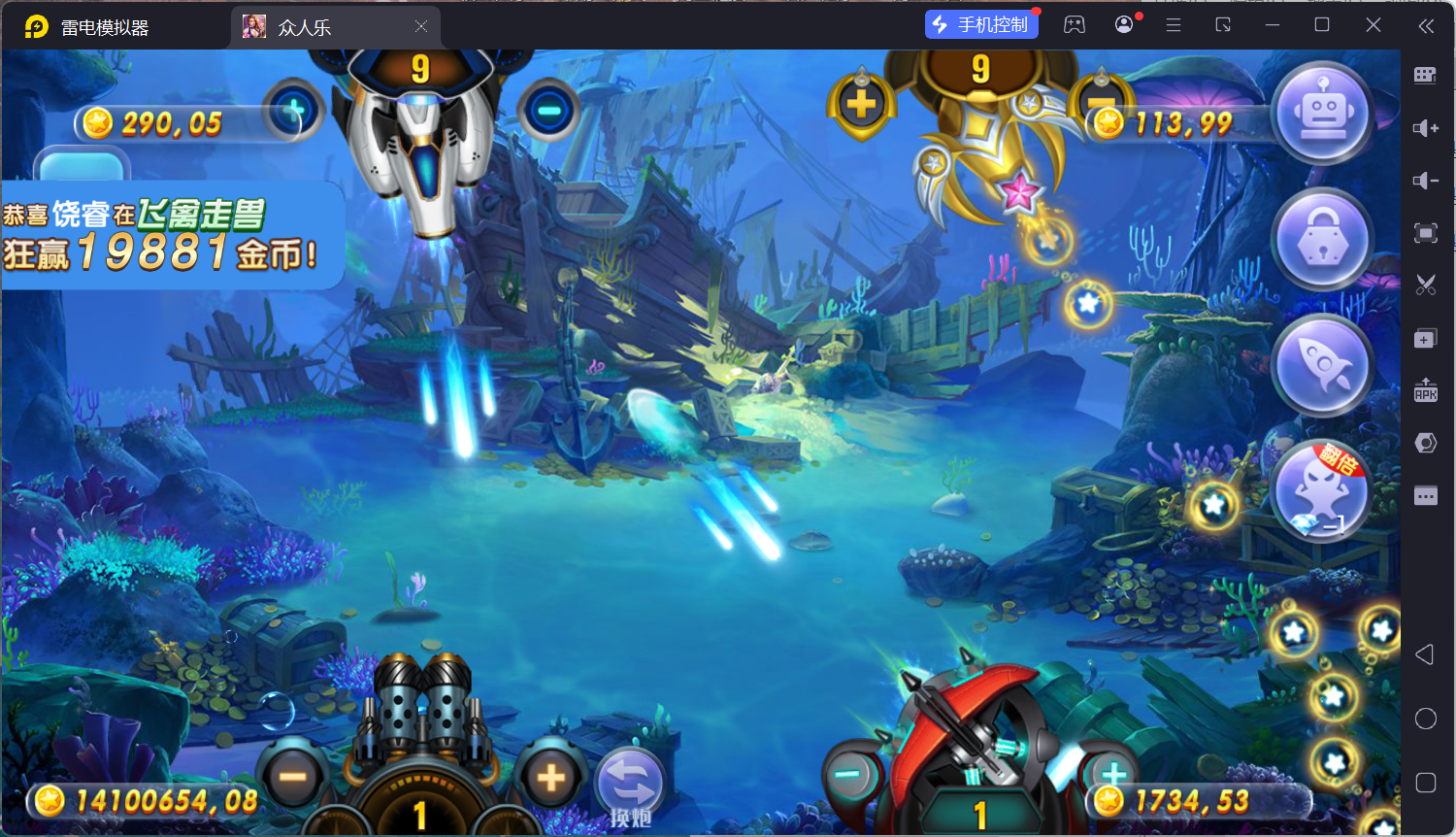Turn up the emulator volume
This screenshot has height=837, width=1456.
pos(1425,128)
